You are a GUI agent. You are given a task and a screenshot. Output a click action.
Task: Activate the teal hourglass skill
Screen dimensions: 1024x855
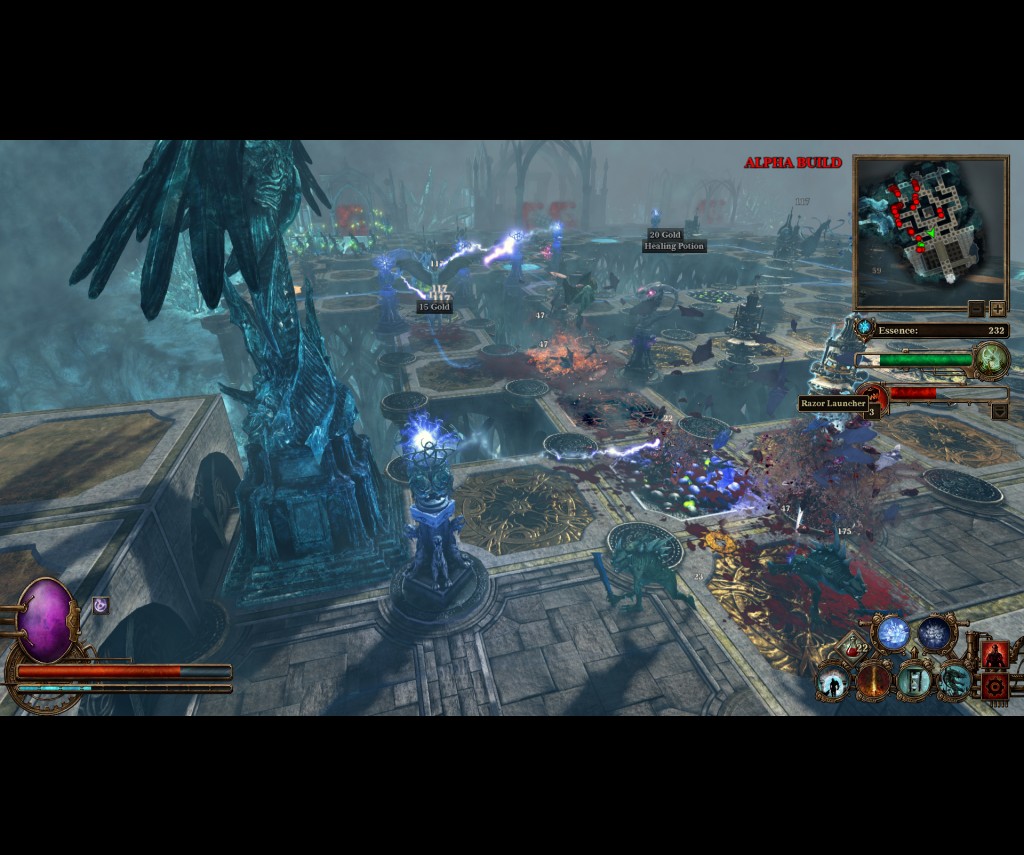[x=914, y=682]
